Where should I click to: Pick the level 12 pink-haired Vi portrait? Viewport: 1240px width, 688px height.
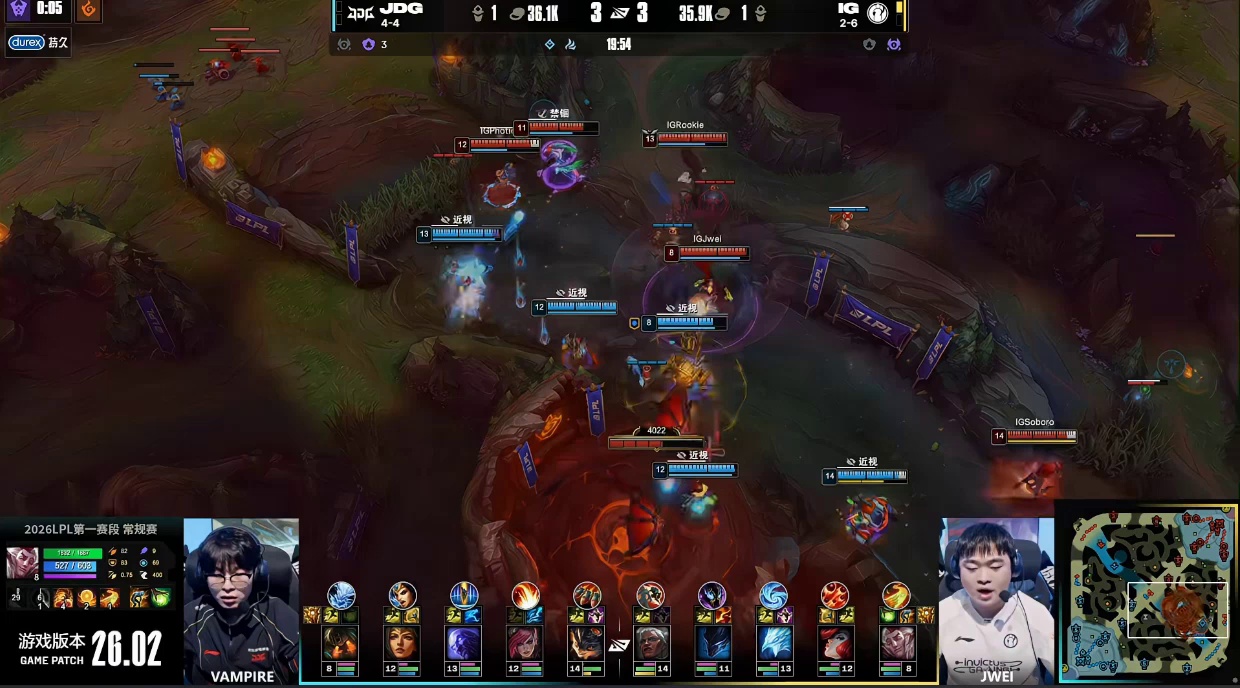coord(526,643)
